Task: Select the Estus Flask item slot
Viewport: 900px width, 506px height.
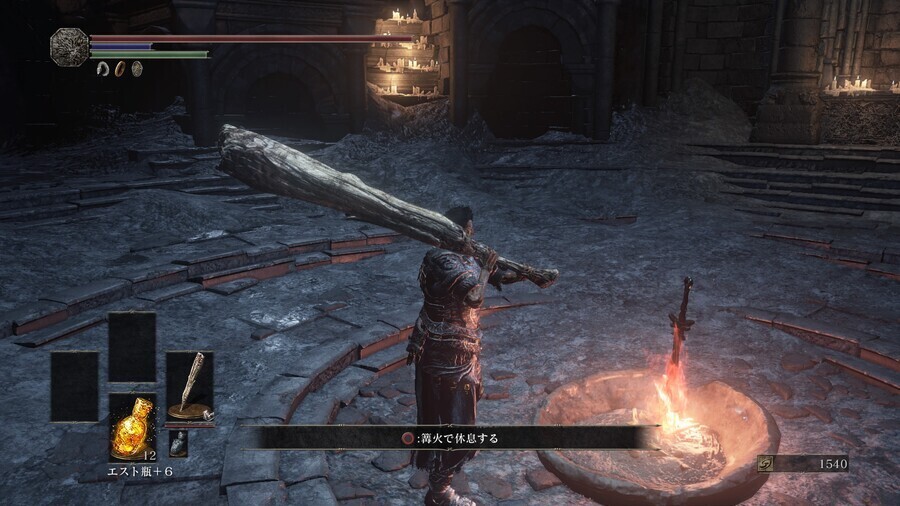Action: point(132,427)
